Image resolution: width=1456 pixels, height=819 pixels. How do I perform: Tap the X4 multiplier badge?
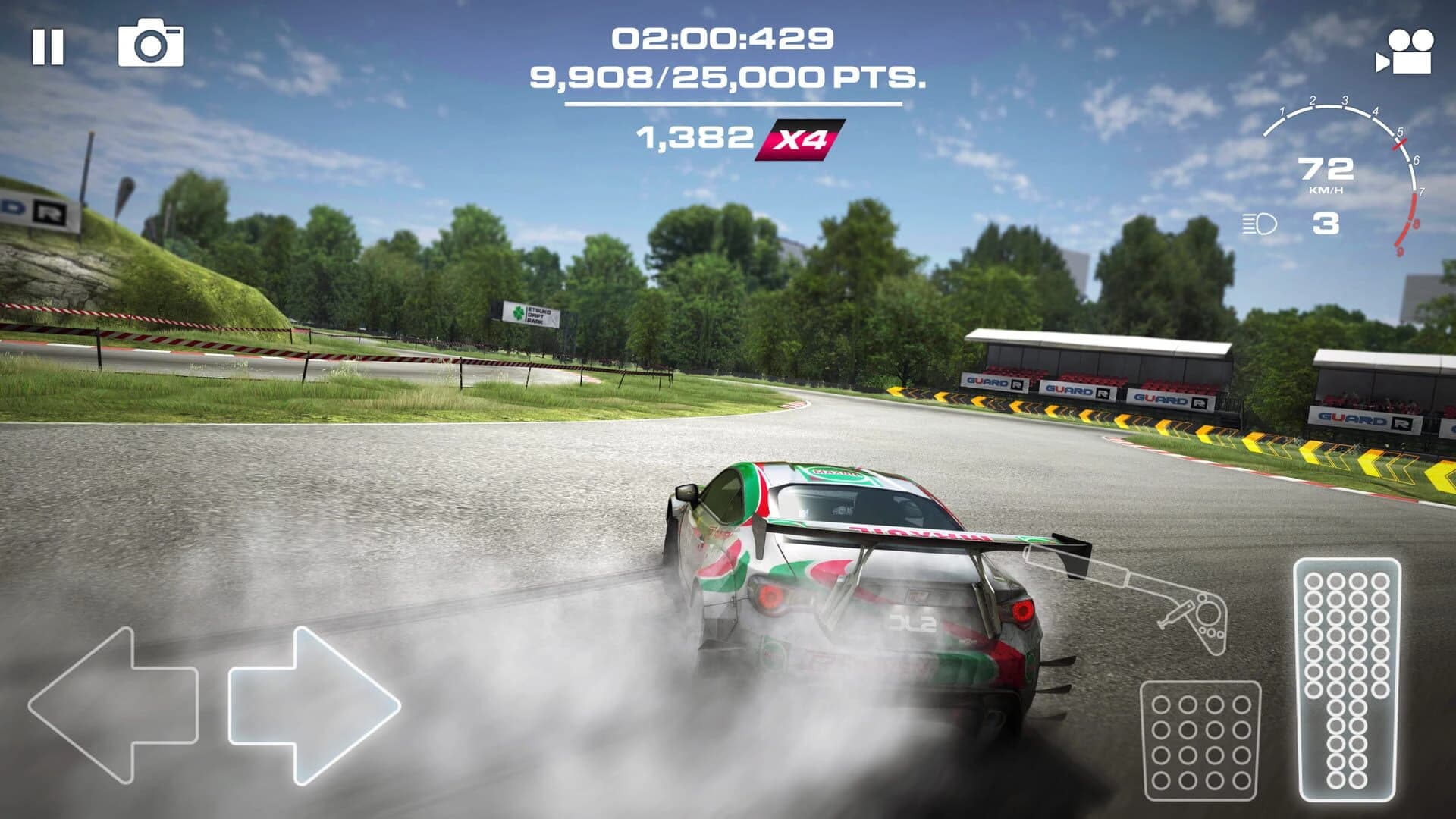tap(804, 138)
